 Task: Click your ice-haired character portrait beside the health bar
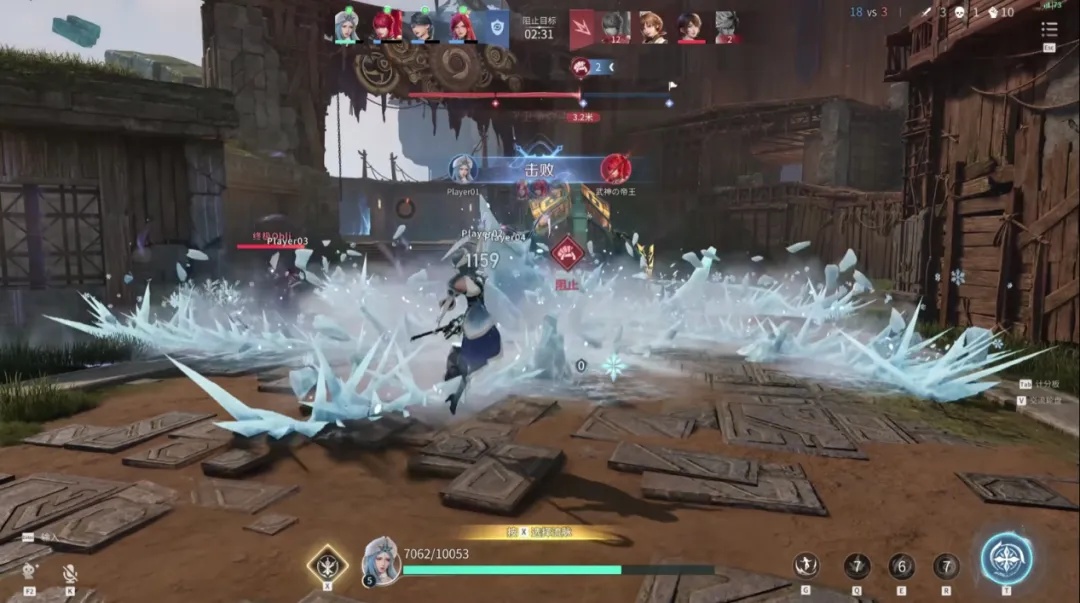(x=381, y=560)
